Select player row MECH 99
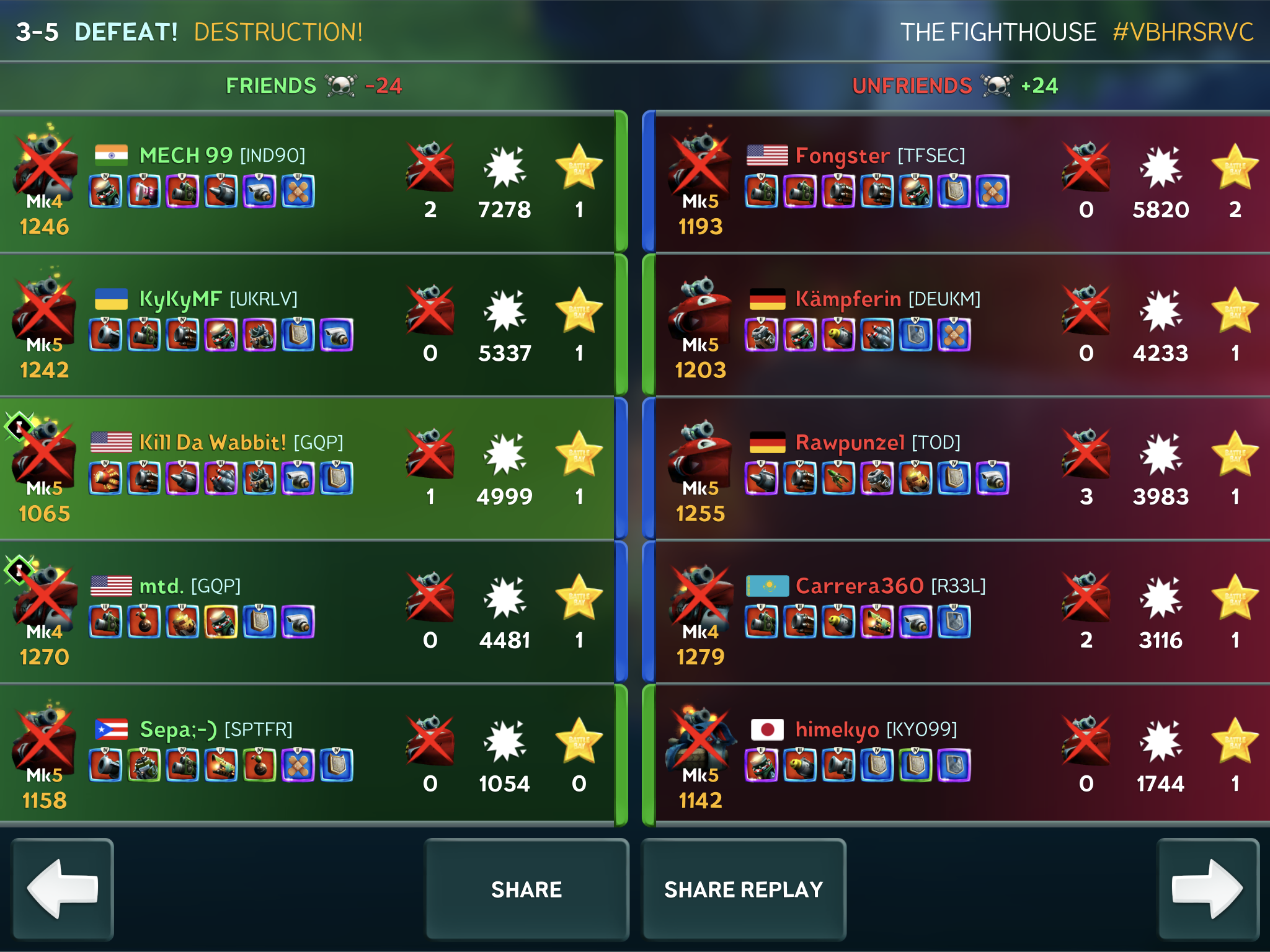 pos(308,183)
